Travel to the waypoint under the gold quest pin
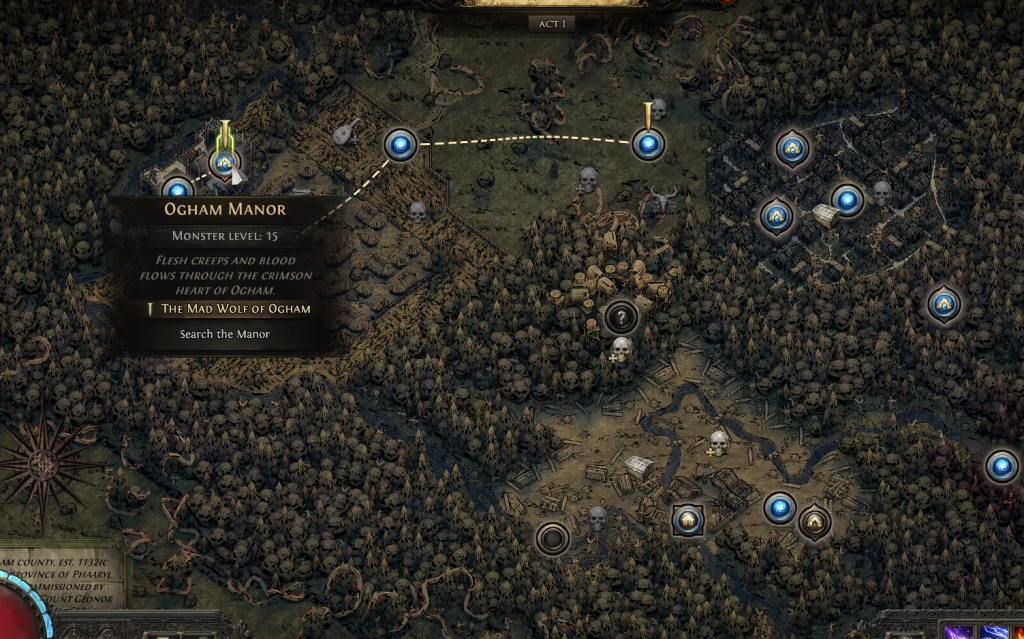 point(648,146)
